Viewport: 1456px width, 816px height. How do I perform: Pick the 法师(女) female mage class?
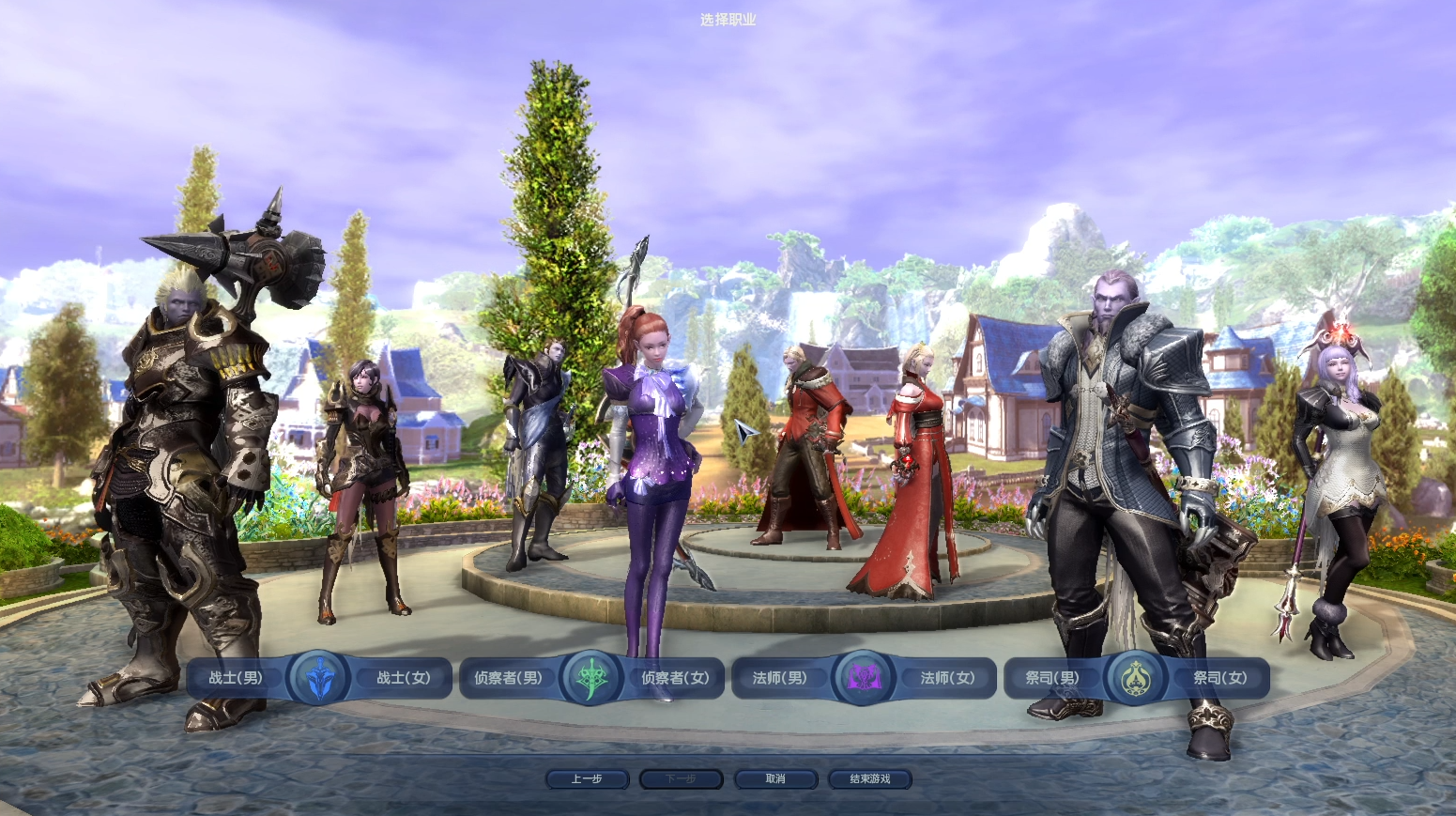[947, 678]
